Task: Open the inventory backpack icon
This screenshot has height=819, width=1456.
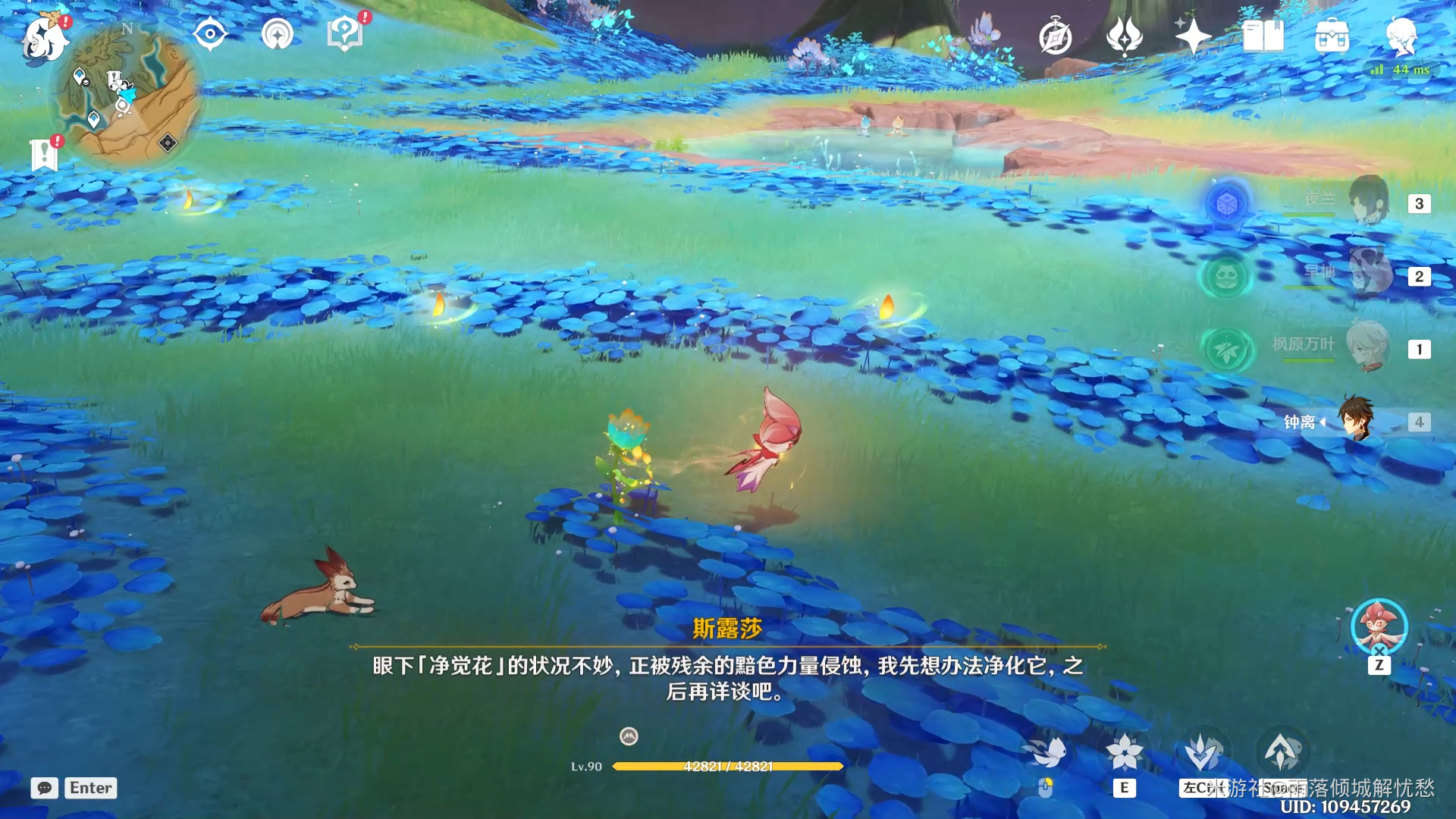Action: pos(1332,35)
